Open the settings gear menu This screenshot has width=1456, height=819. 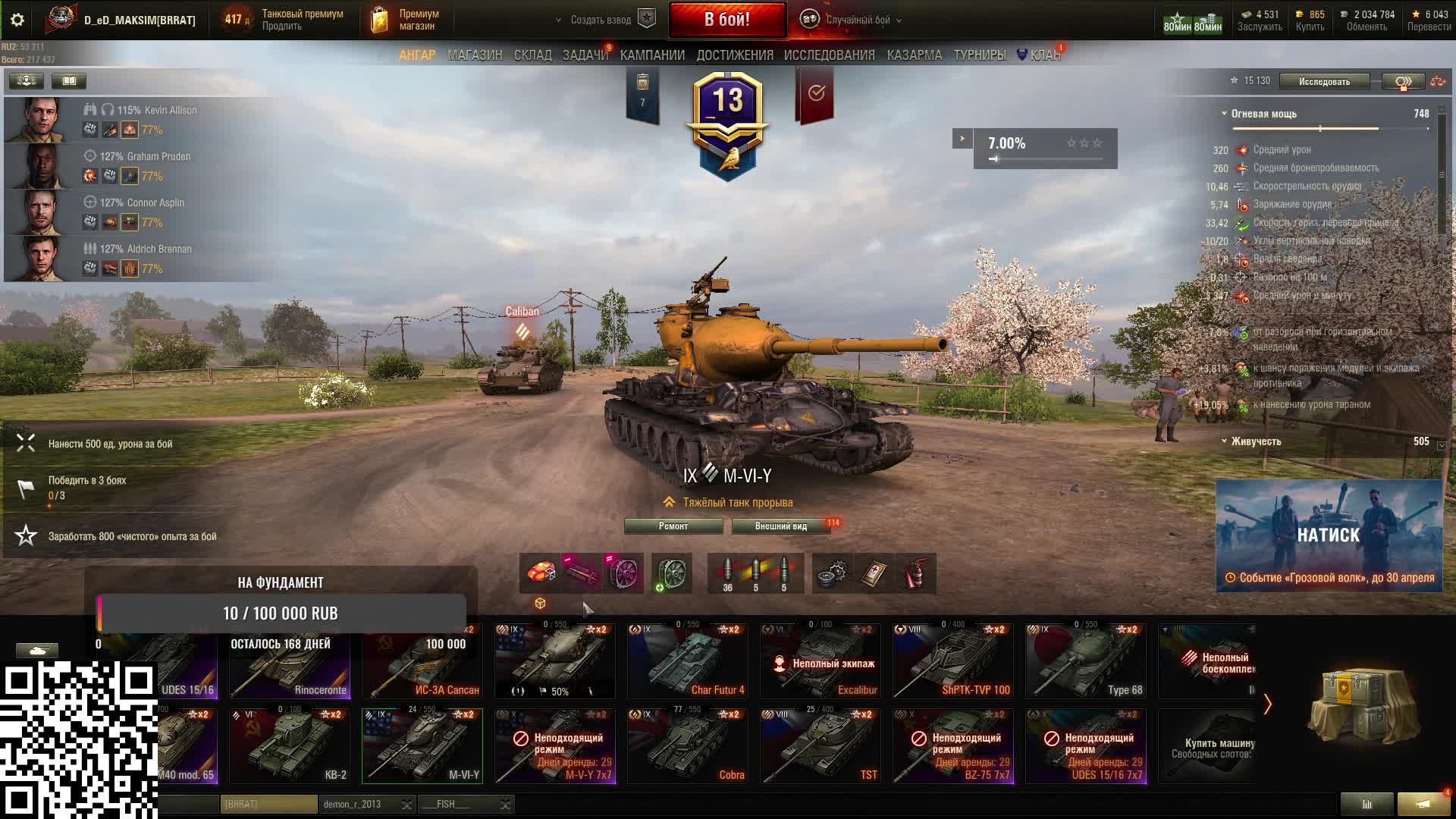17,20
